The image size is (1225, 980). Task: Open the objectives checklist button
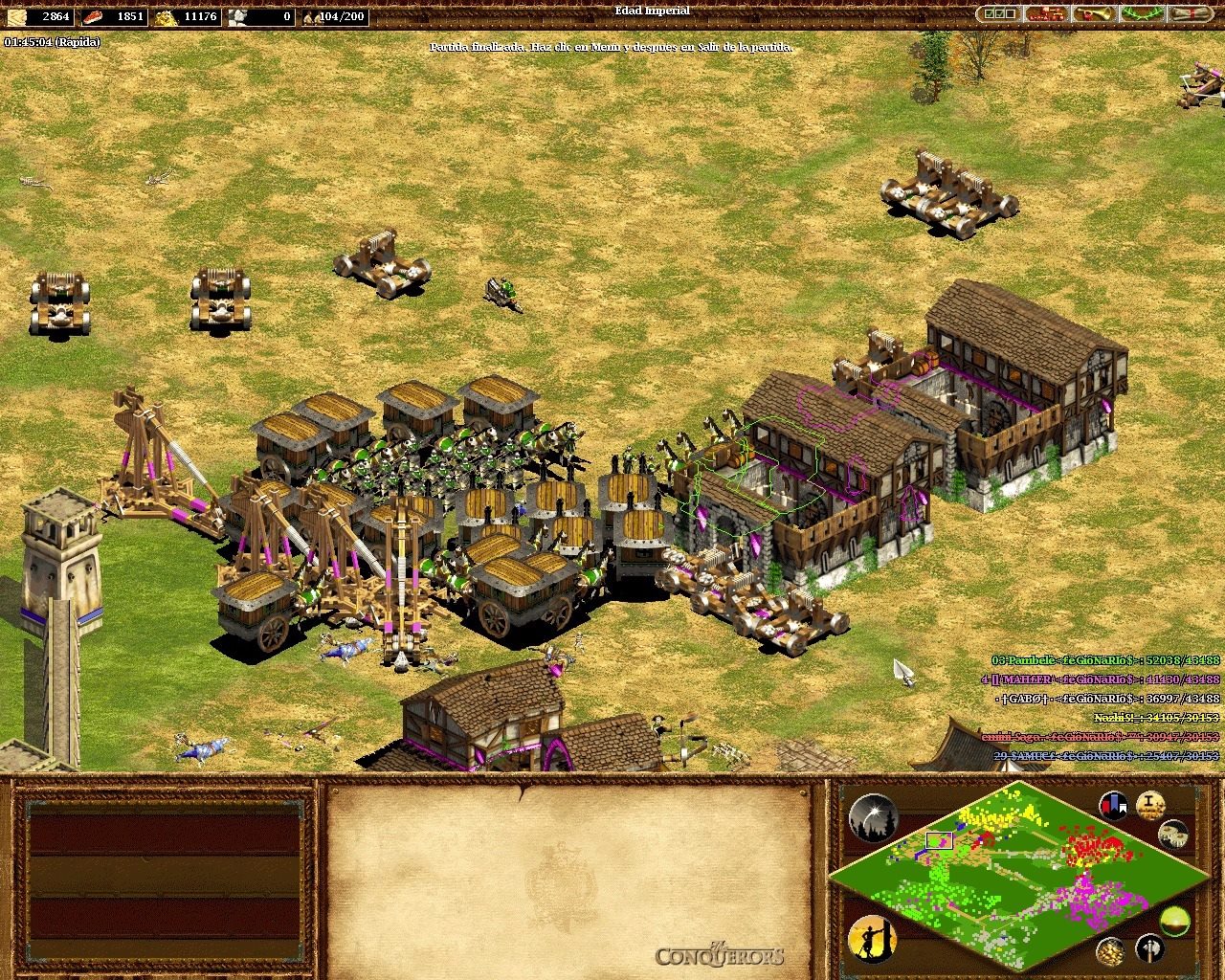(999, 14)
